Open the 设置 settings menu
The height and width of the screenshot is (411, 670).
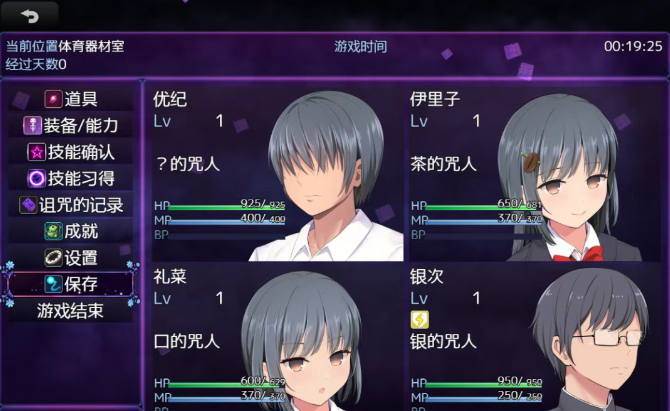point(71,257)
